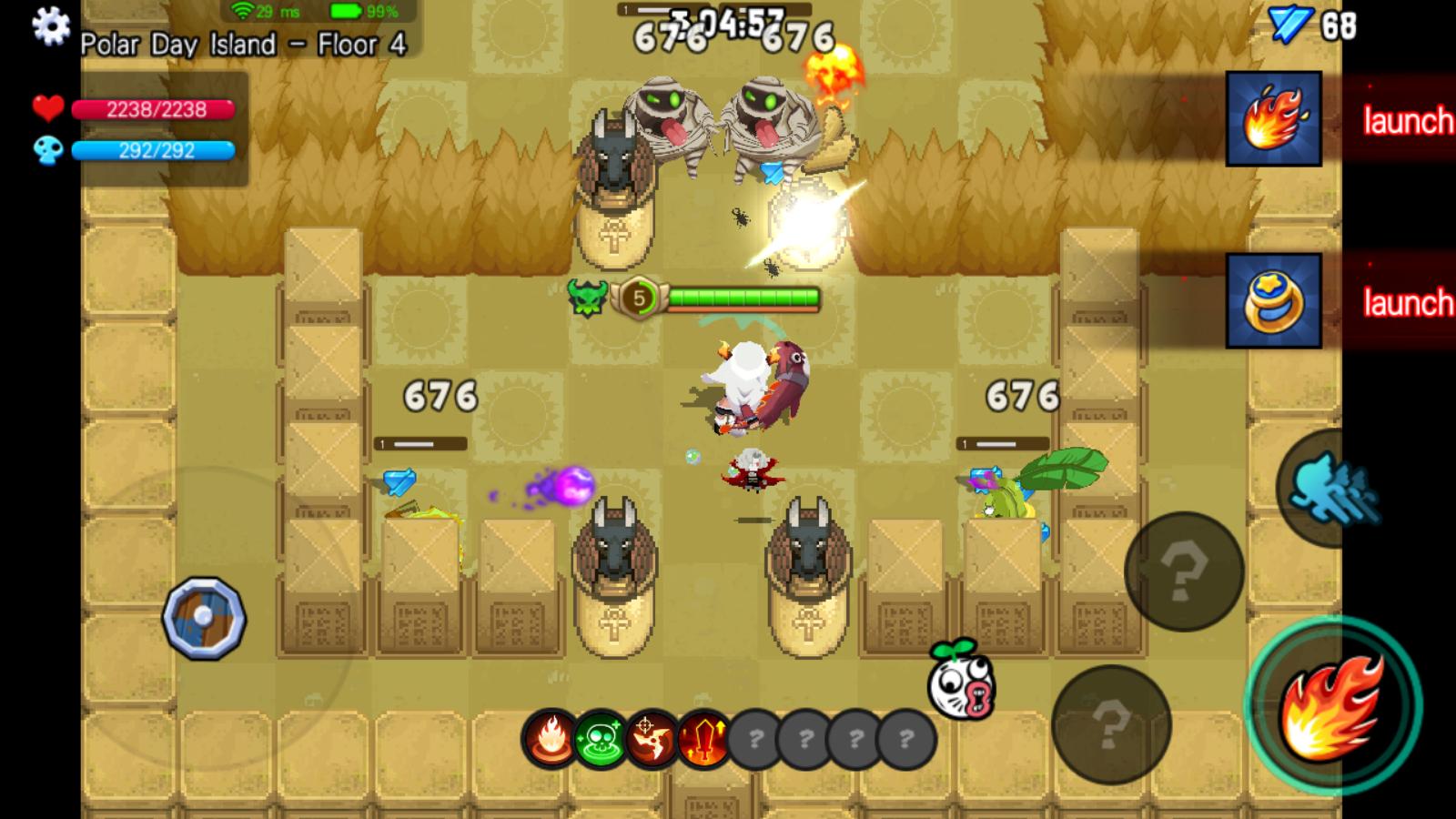
Task: Tap the upper question mark skill button
Action: tap(1185, 571)
